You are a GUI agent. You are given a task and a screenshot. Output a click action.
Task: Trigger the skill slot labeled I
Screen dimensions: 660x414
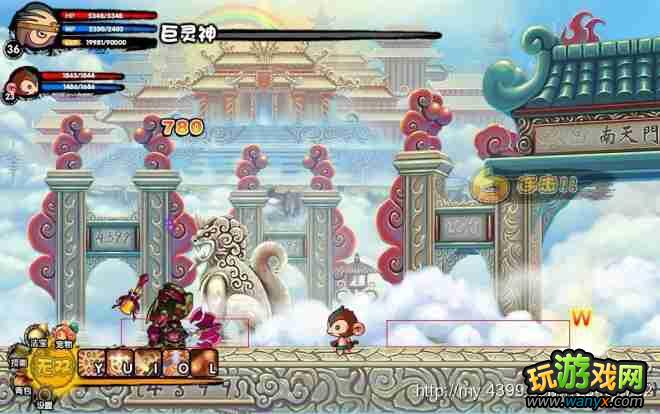pyautogui.click(x=149, y=364)
